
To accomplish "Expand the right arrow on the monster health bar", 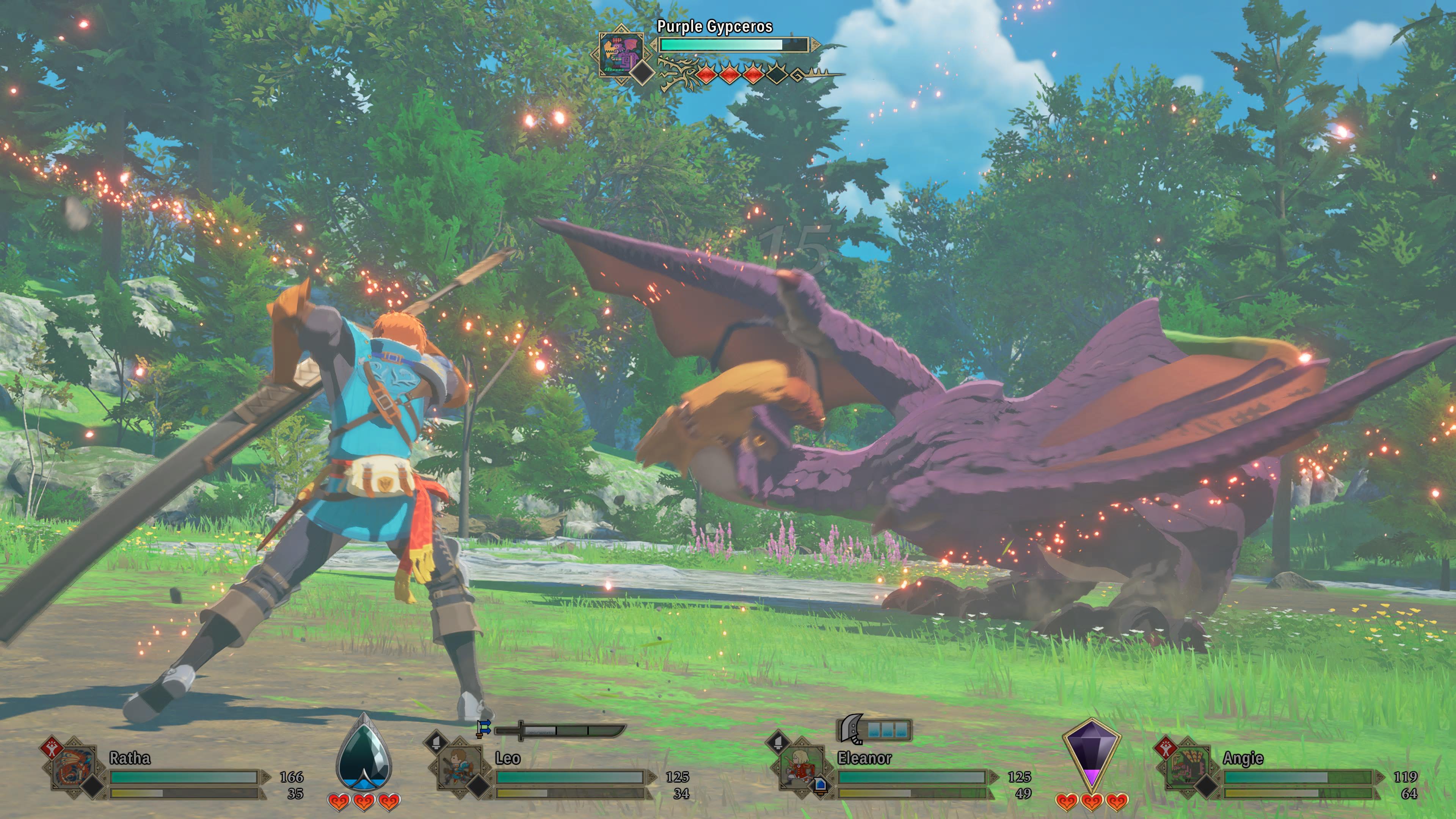I will click(815, 44).
